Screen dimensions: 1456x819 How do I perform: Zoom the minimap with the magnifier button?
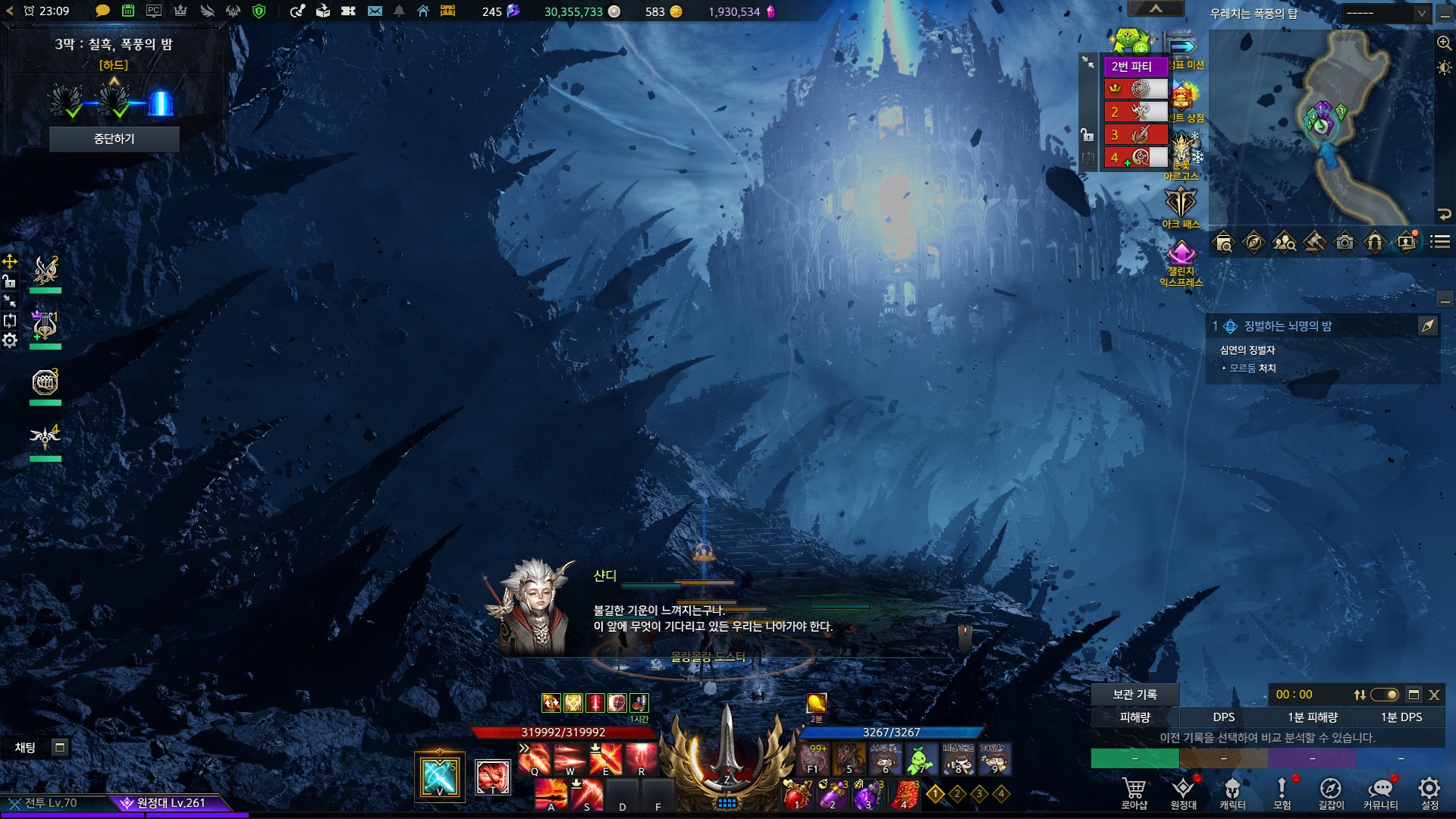click(x=1444, y=43)
